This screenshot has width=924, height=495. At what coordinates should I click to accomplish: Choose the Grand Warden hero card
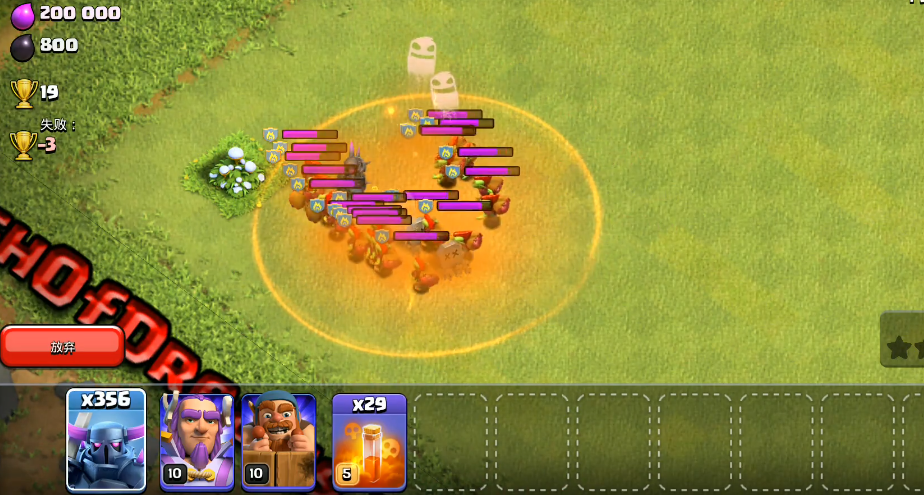(197, 440)
